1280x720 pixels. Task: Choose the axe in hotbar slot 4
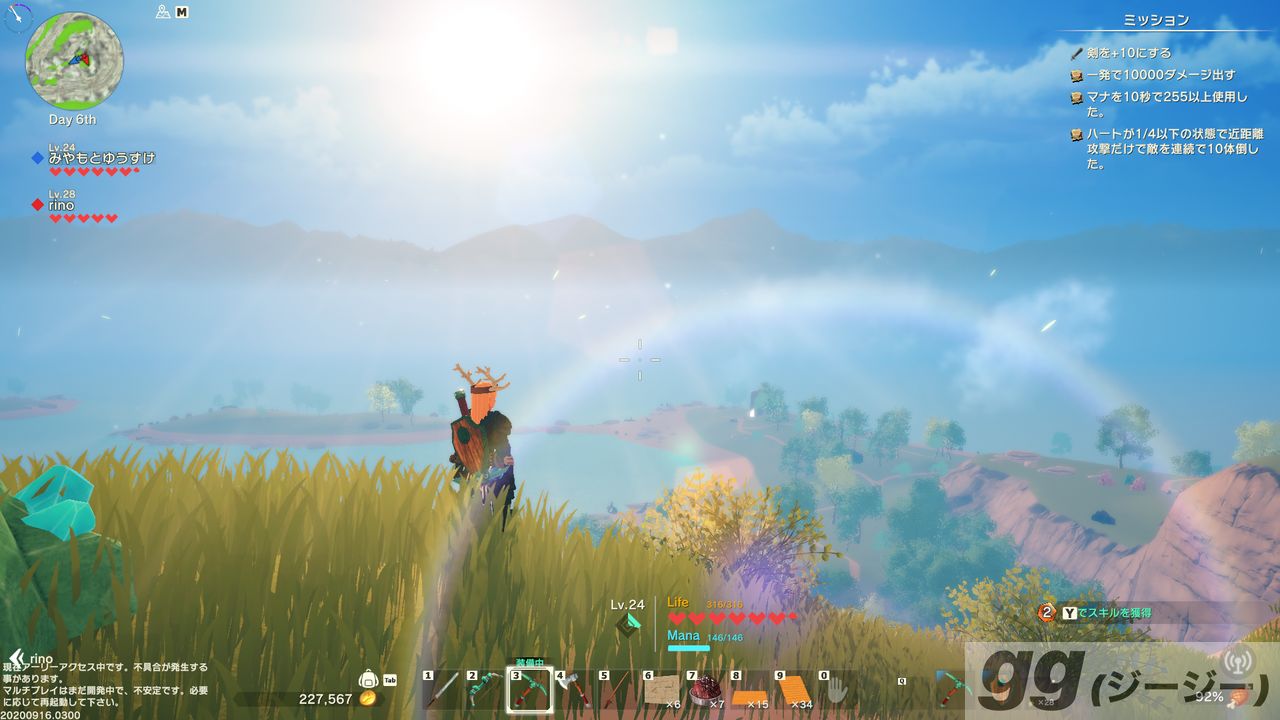[573, 691]
